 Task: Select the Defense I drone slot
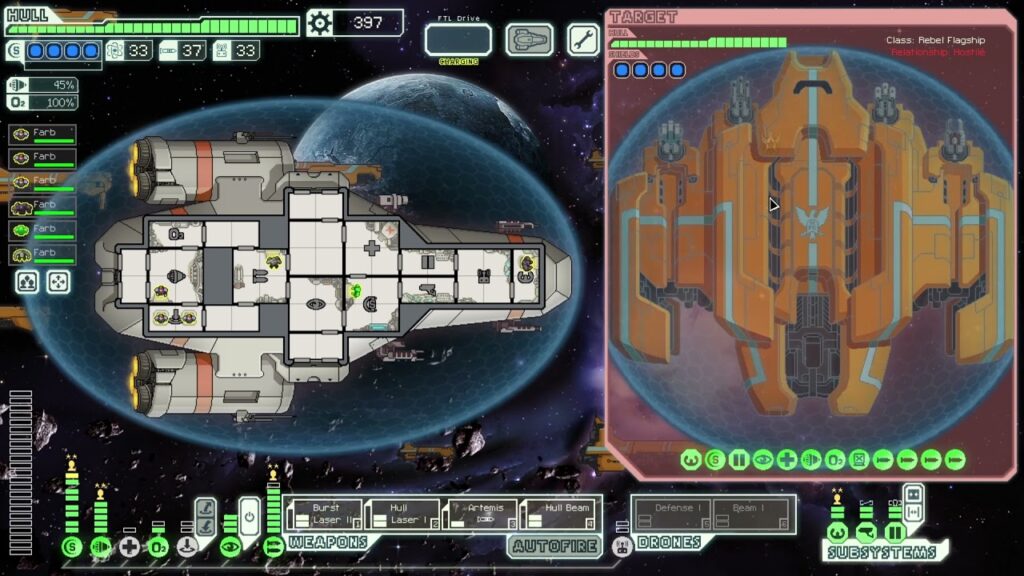pyautogui.click(x=672, y=514)
